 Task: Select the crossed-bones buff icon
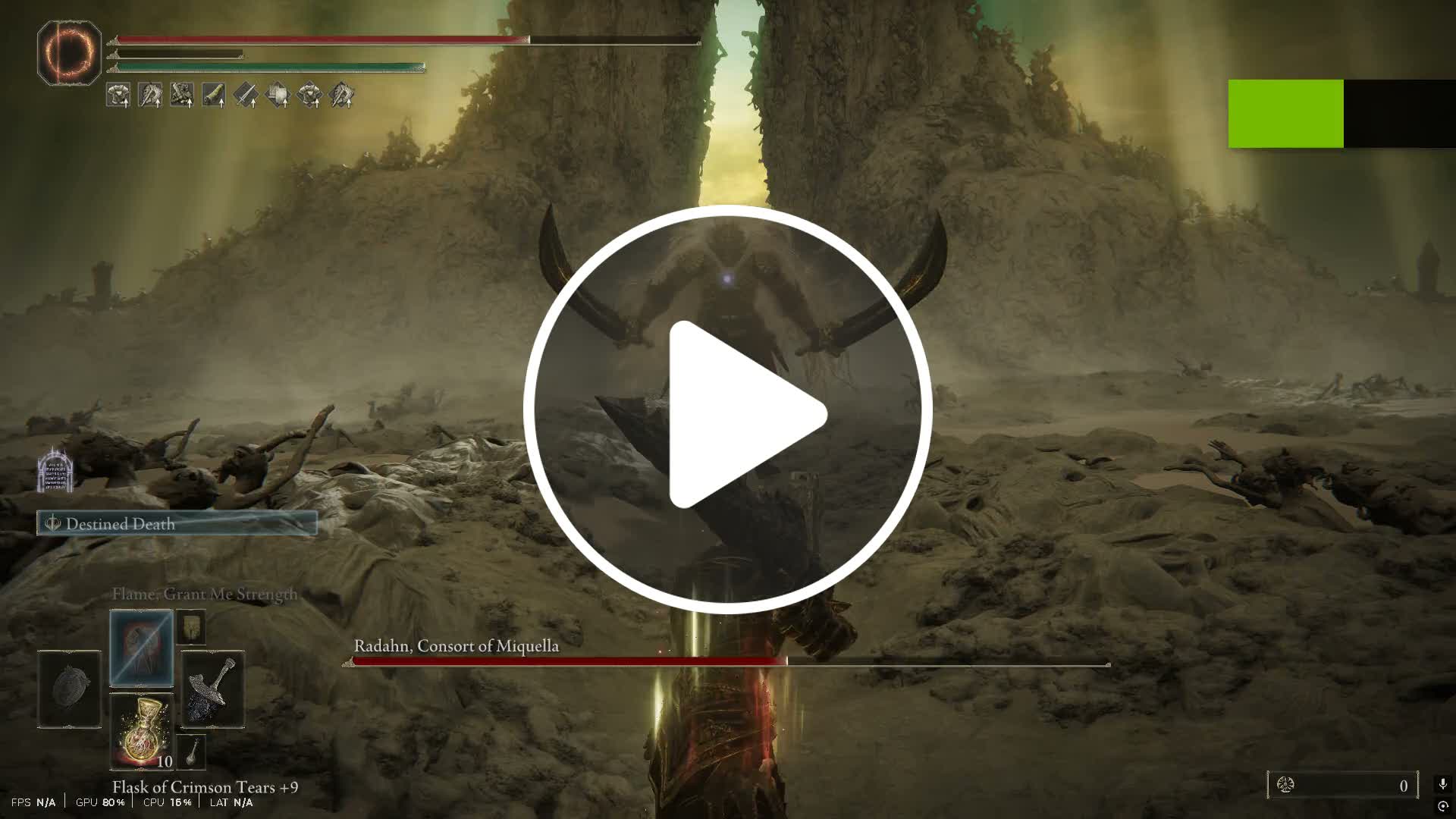182,96
